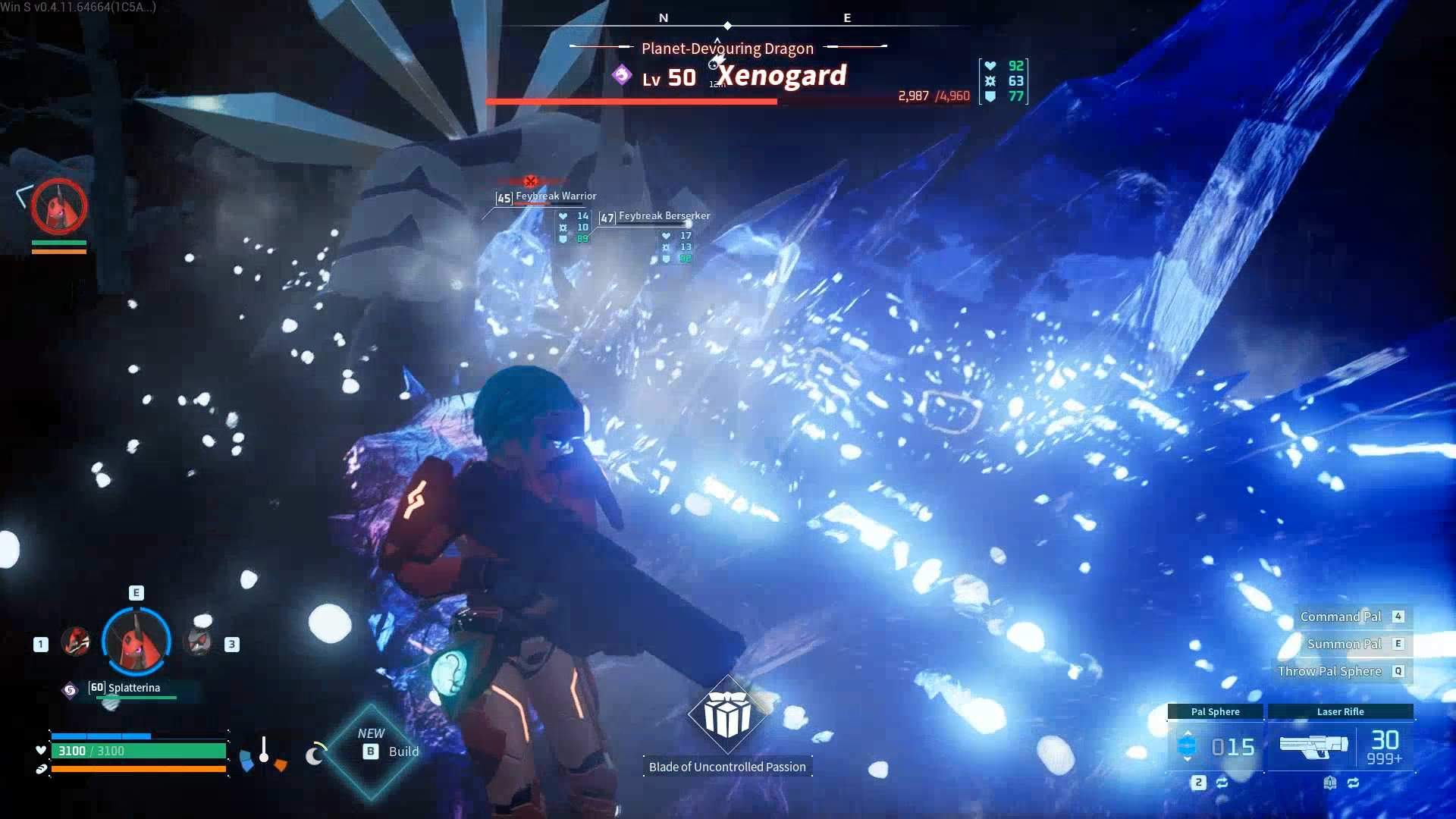Viewport: 1456px width, 819px height.
Task: Select the pal in slot 3
Action: pyautogui.click(x=199, y=641)
